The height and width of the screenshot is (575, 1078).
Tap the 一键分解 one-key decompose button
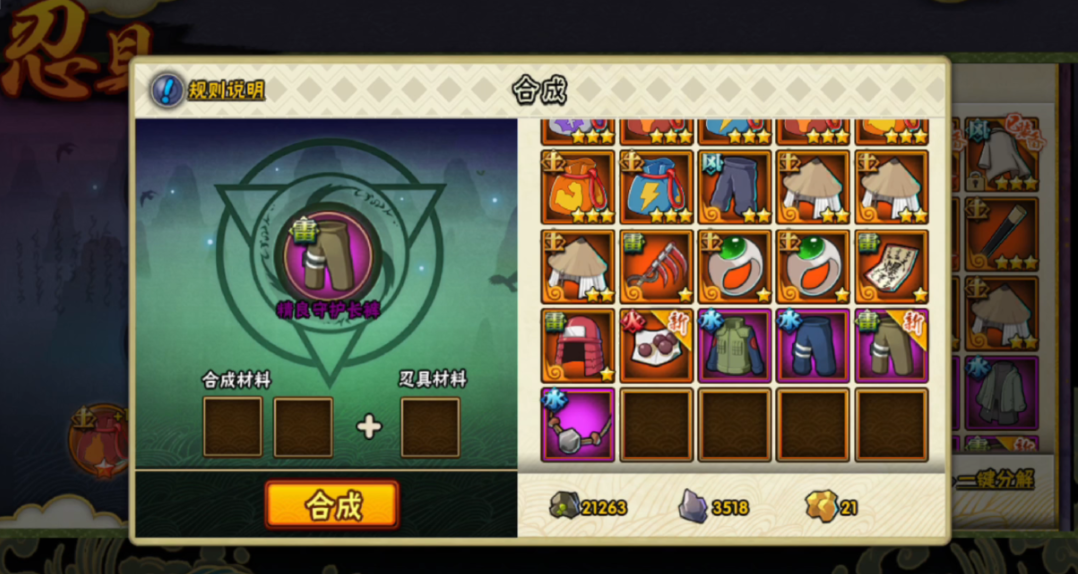[995, 480]
